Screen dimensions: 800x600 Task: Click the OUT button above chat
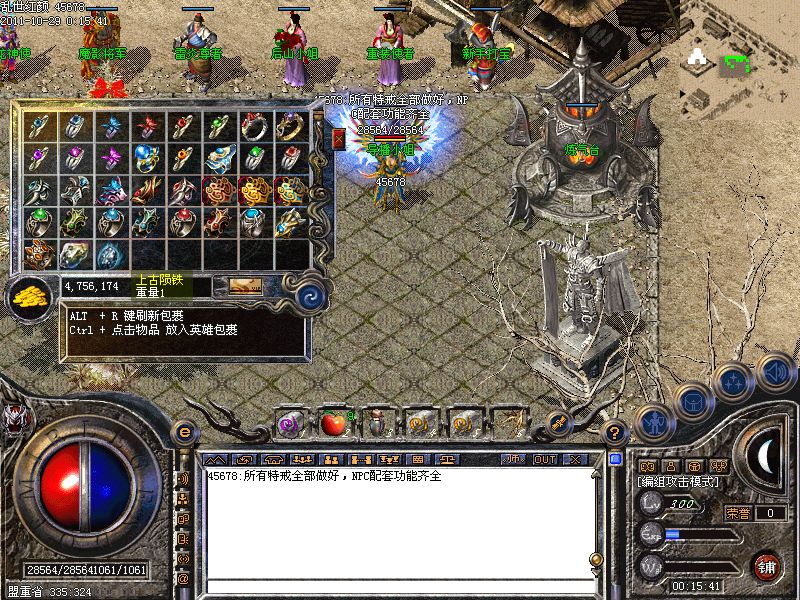click(x=545, y=460)
